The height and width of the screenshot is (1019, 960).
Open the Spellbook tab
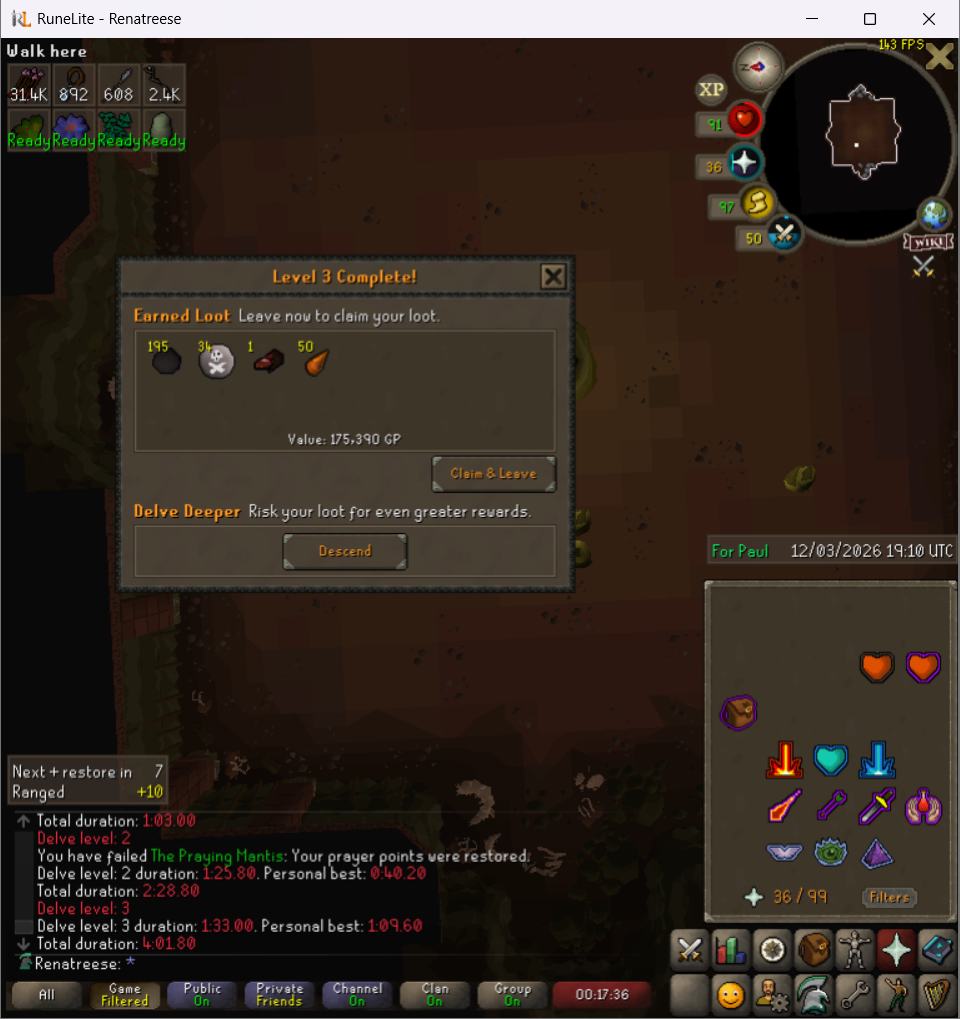(938, 949)
